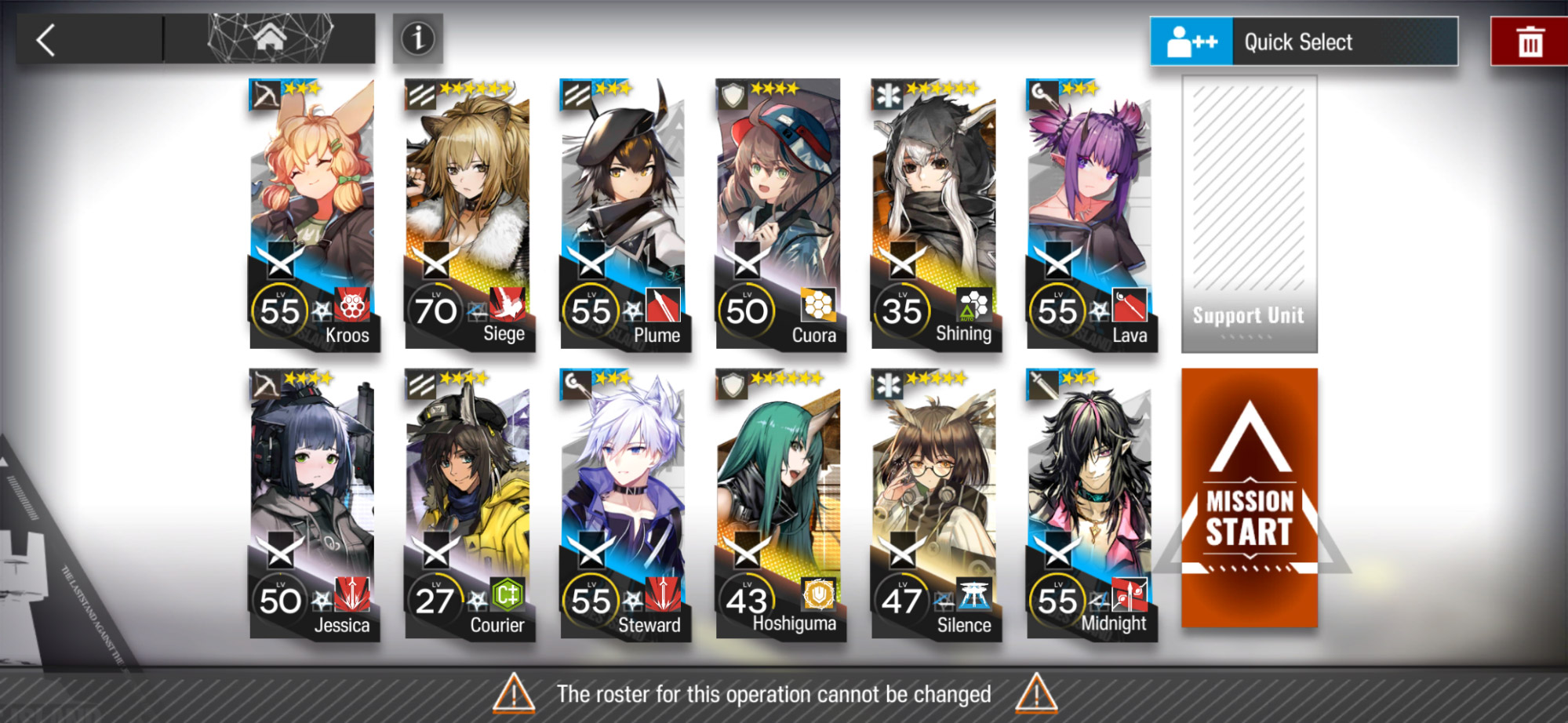Click the warning triangle beside the roster notice

pos(514,693)
